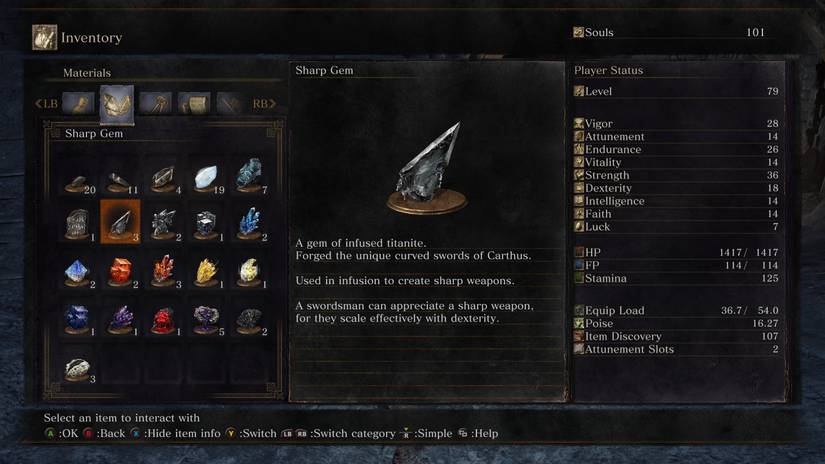Switch to the first tools category tab

[x=78, y=103]
